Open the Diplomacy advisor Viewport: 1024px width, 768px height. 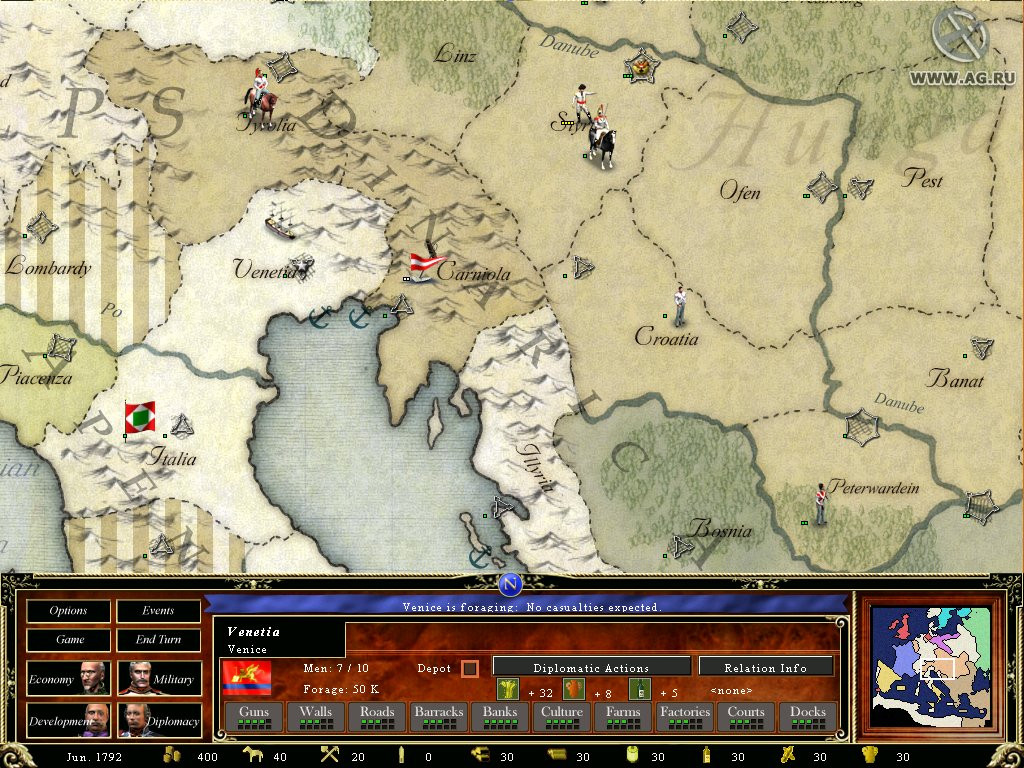pos(158,720)
